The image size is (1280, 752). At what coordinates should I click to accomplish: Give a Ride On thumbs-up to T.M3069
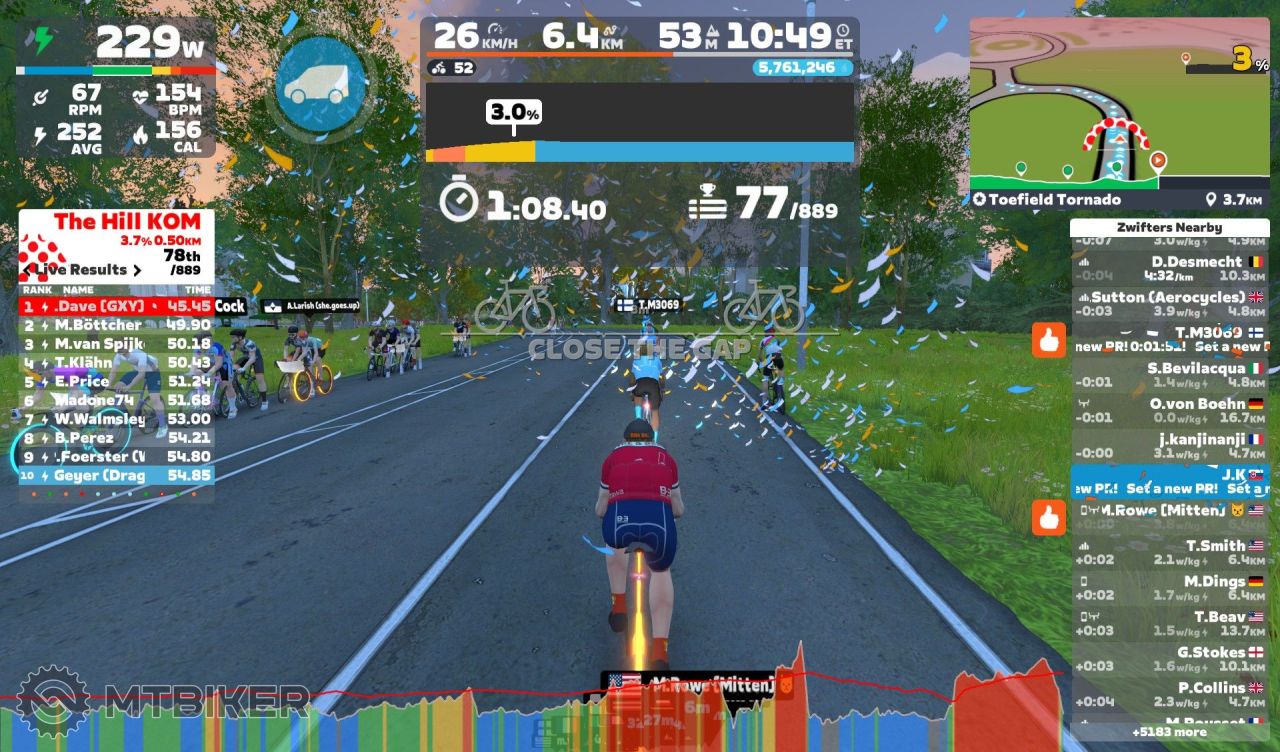(1048, 341)
